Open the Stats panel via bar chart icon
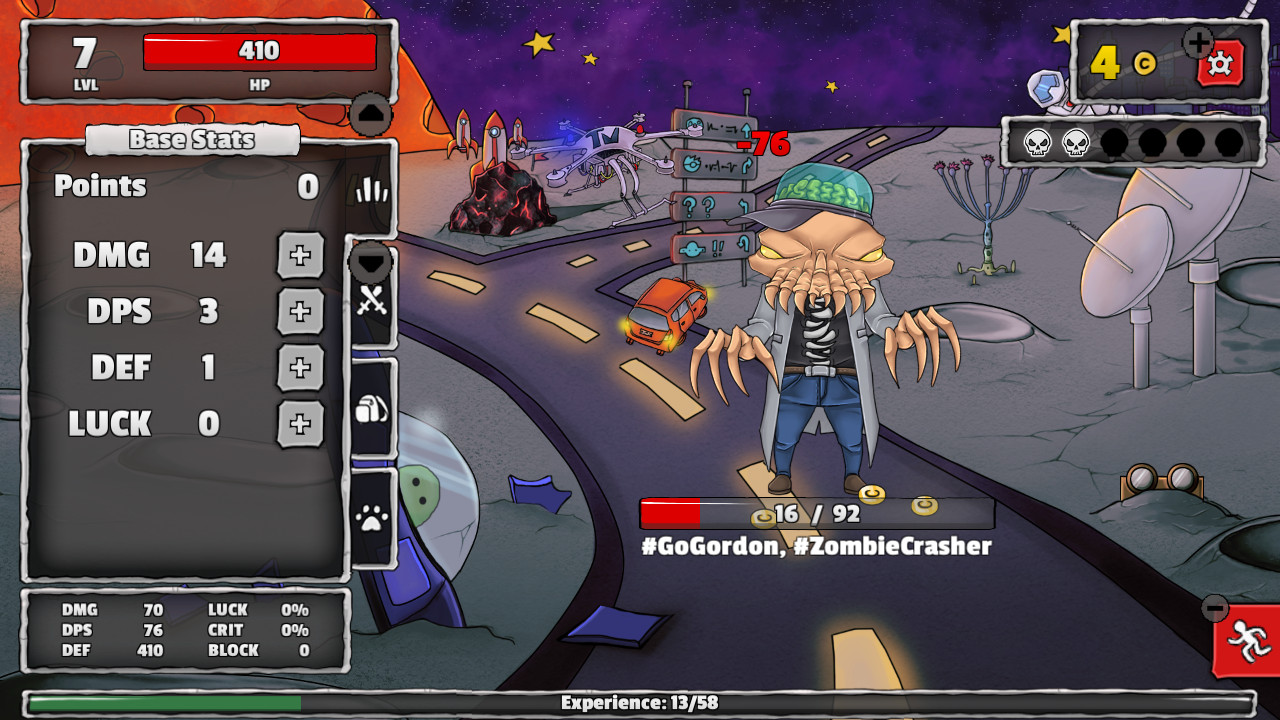Image resolution: width=1280 pixels, height=720 pixels. point(371,187)
